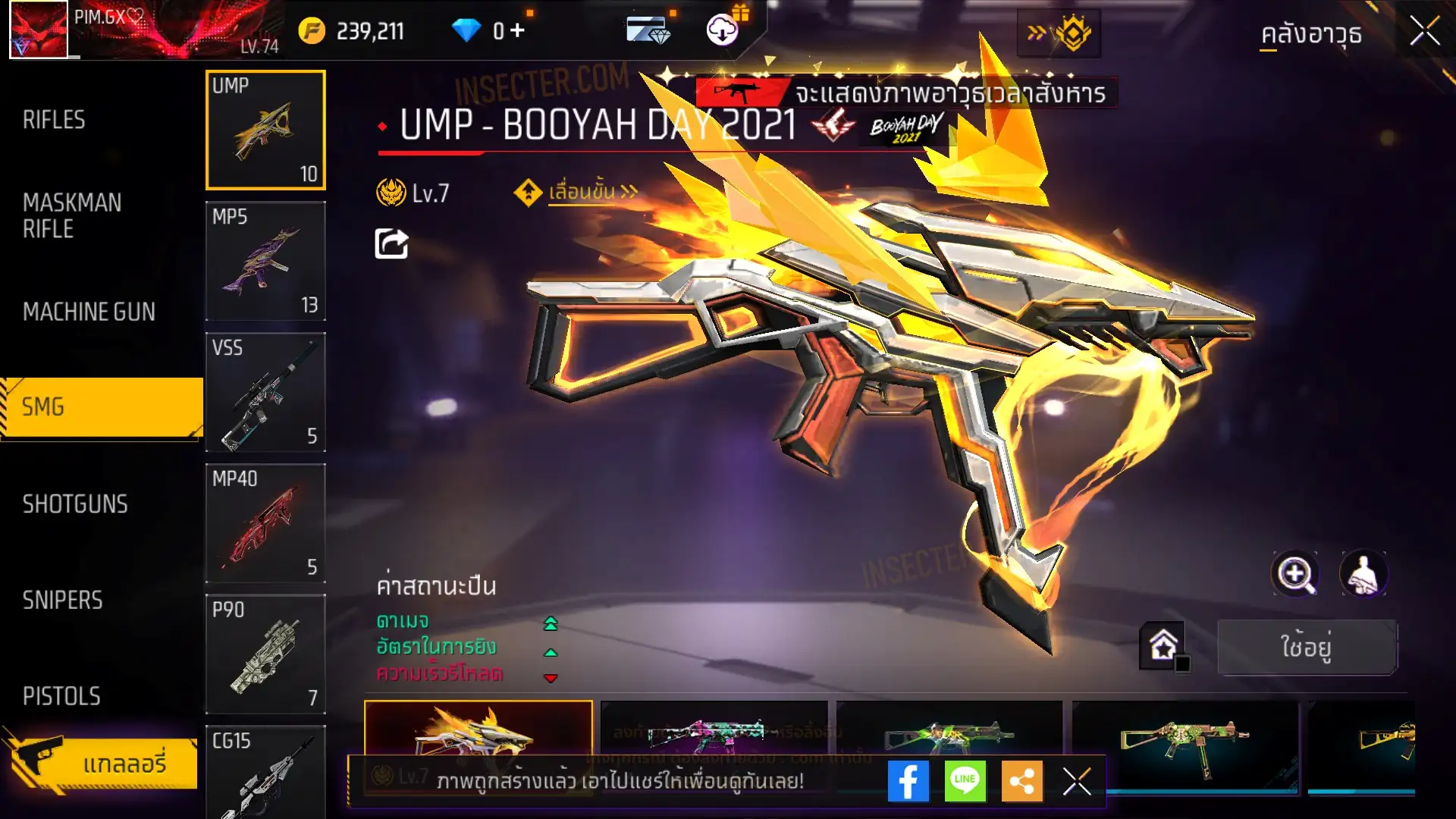Pick the P90 weapon tile
Viewport: 1456px width, 819px height.
[x=265, y=654]
